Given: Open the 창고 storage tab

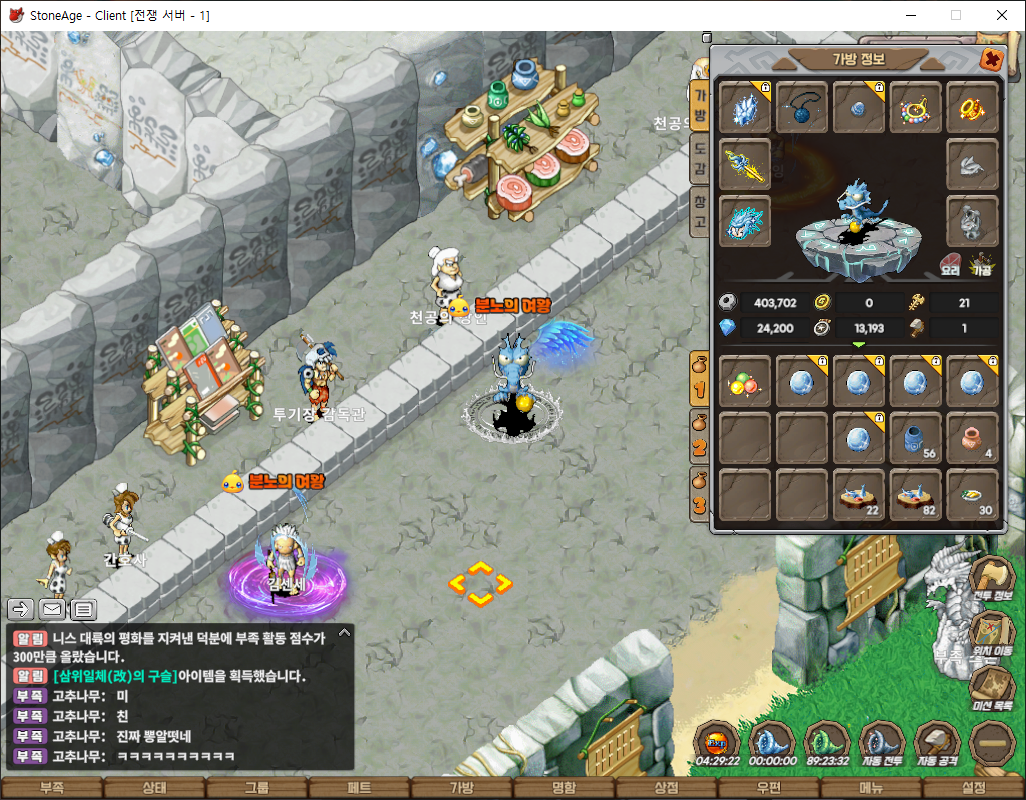Looking at the screenshot, I should pos(700,211).
